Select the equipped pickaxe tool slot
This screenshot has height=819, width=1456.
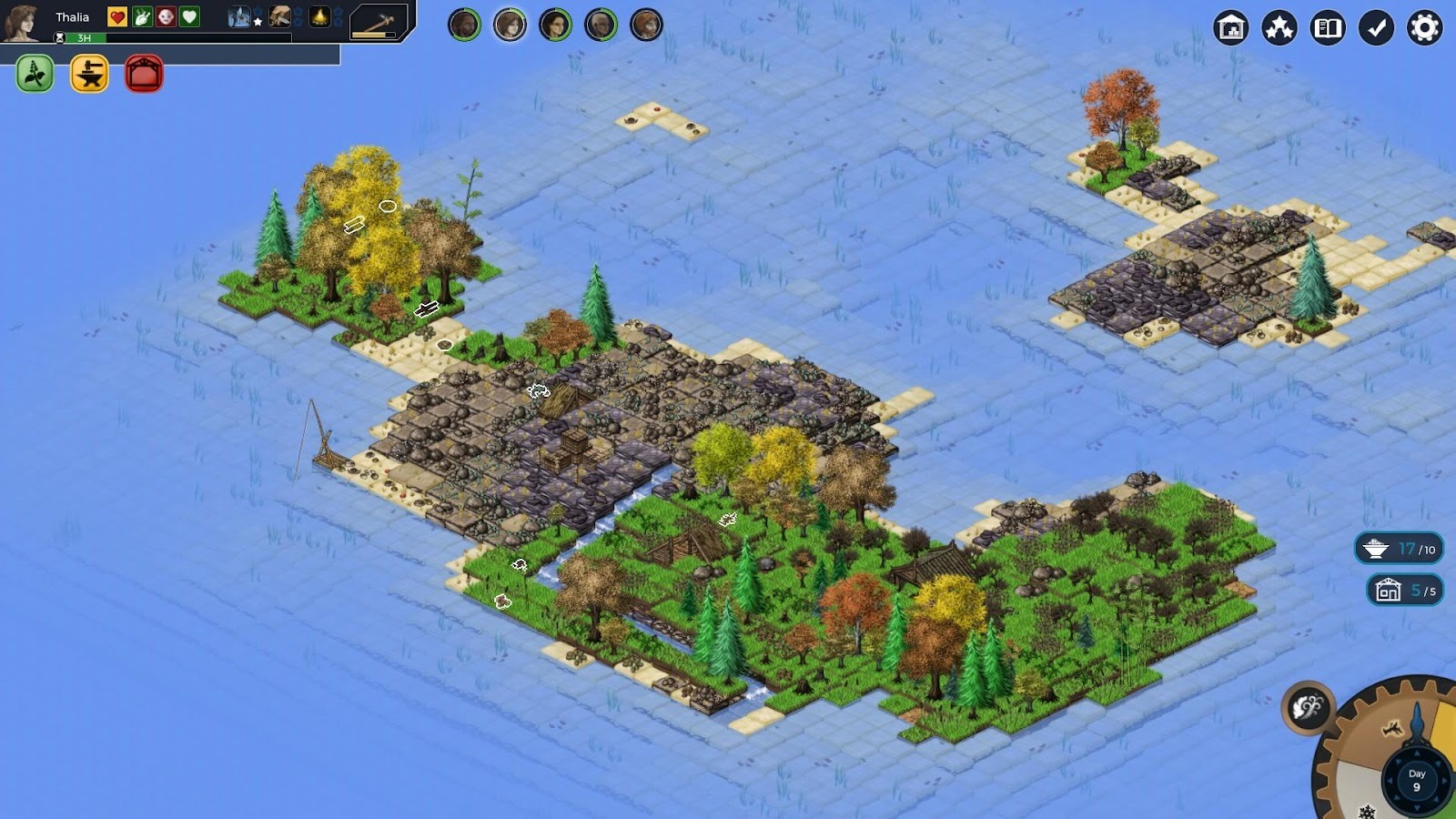tap(379, 22)
